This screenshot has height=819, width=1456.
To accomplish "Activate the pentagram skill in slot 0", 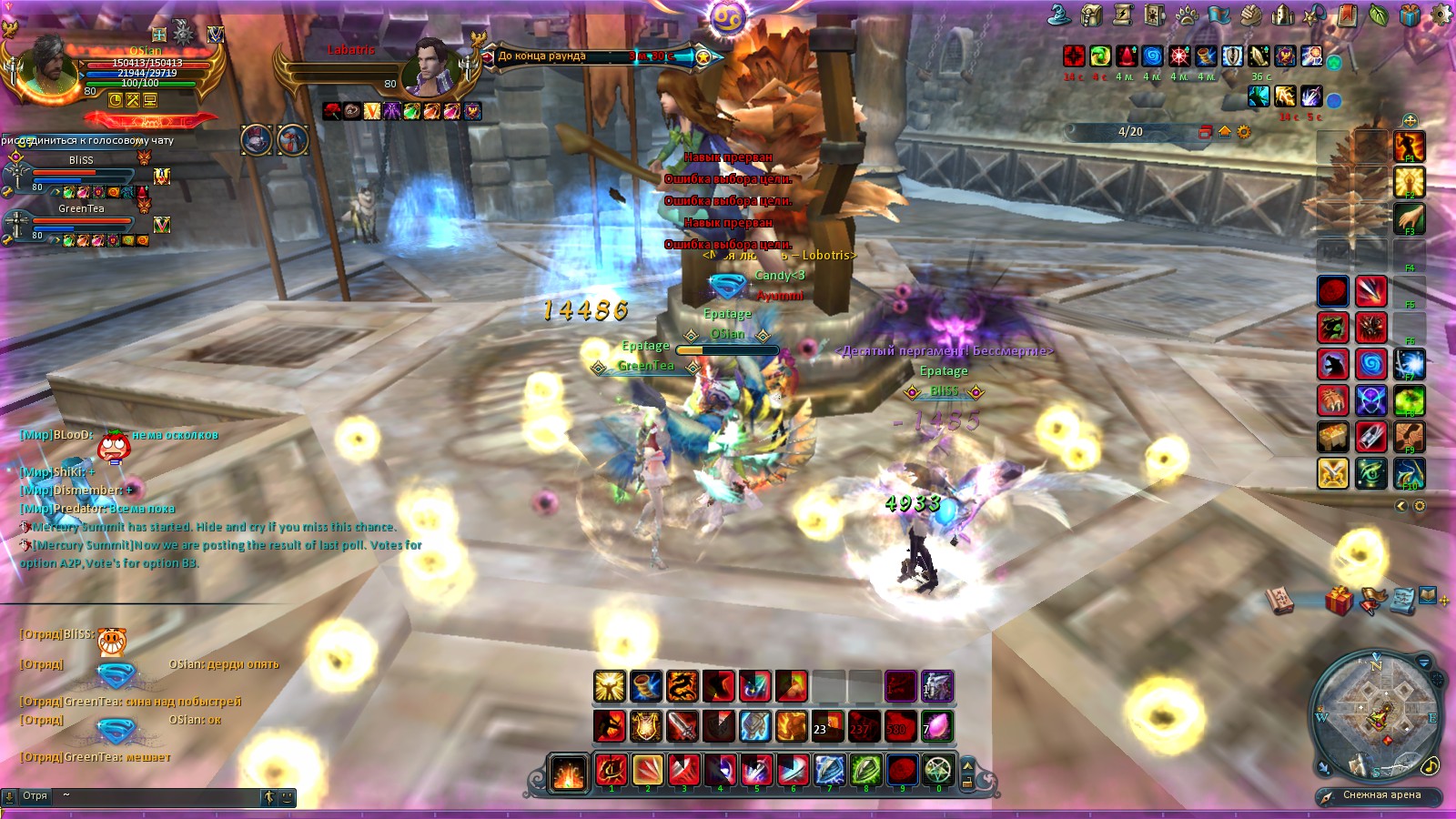I will (x=938, y=770).
